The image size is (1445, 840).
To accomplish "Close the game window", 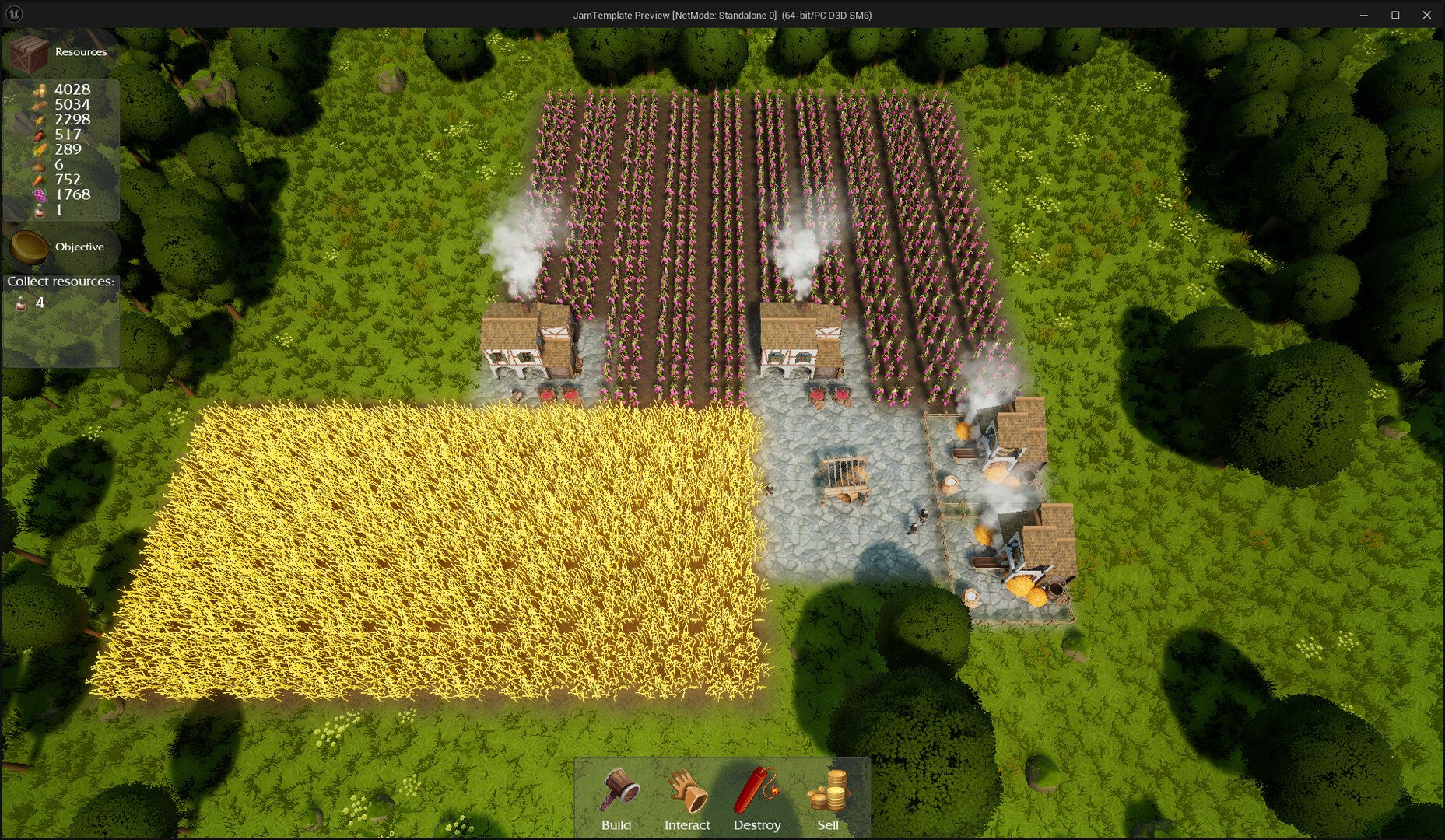I will tap(1427, 15).
